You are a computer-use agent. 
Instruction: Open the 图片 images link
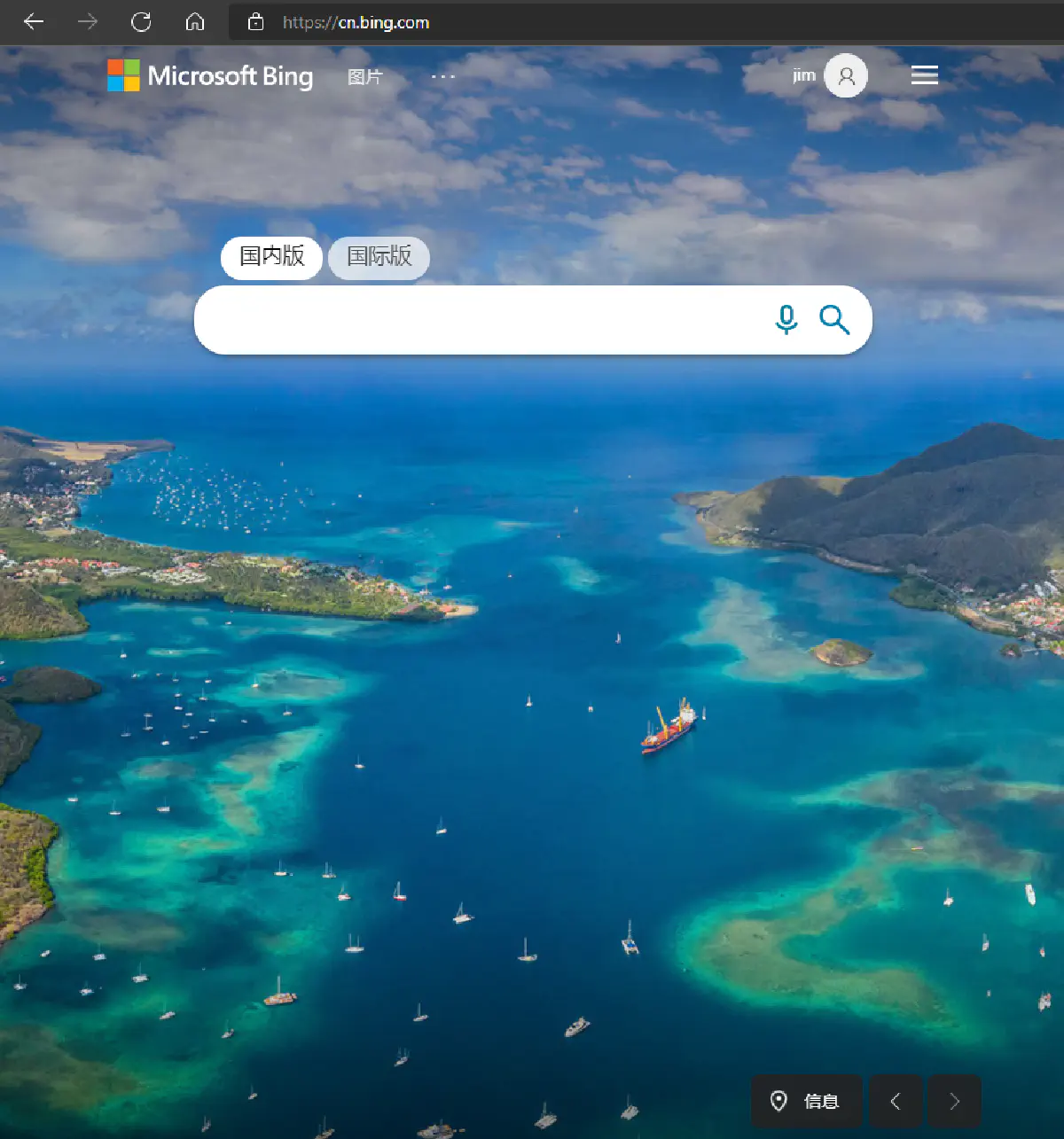point(364,77)
